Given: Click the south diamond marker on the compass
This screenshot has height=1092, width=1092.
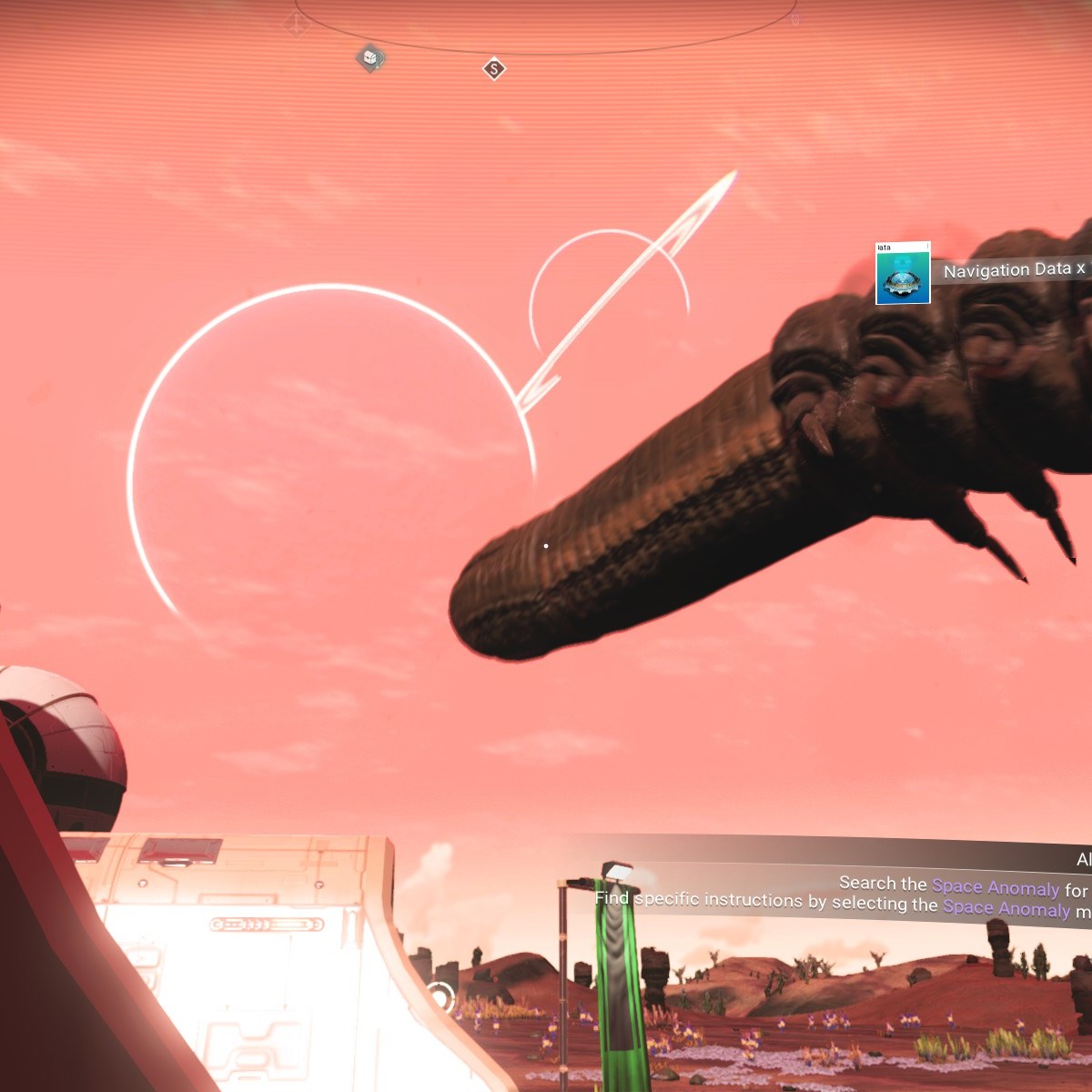Looking at the screenshot, I should click(x=494, y=69).
